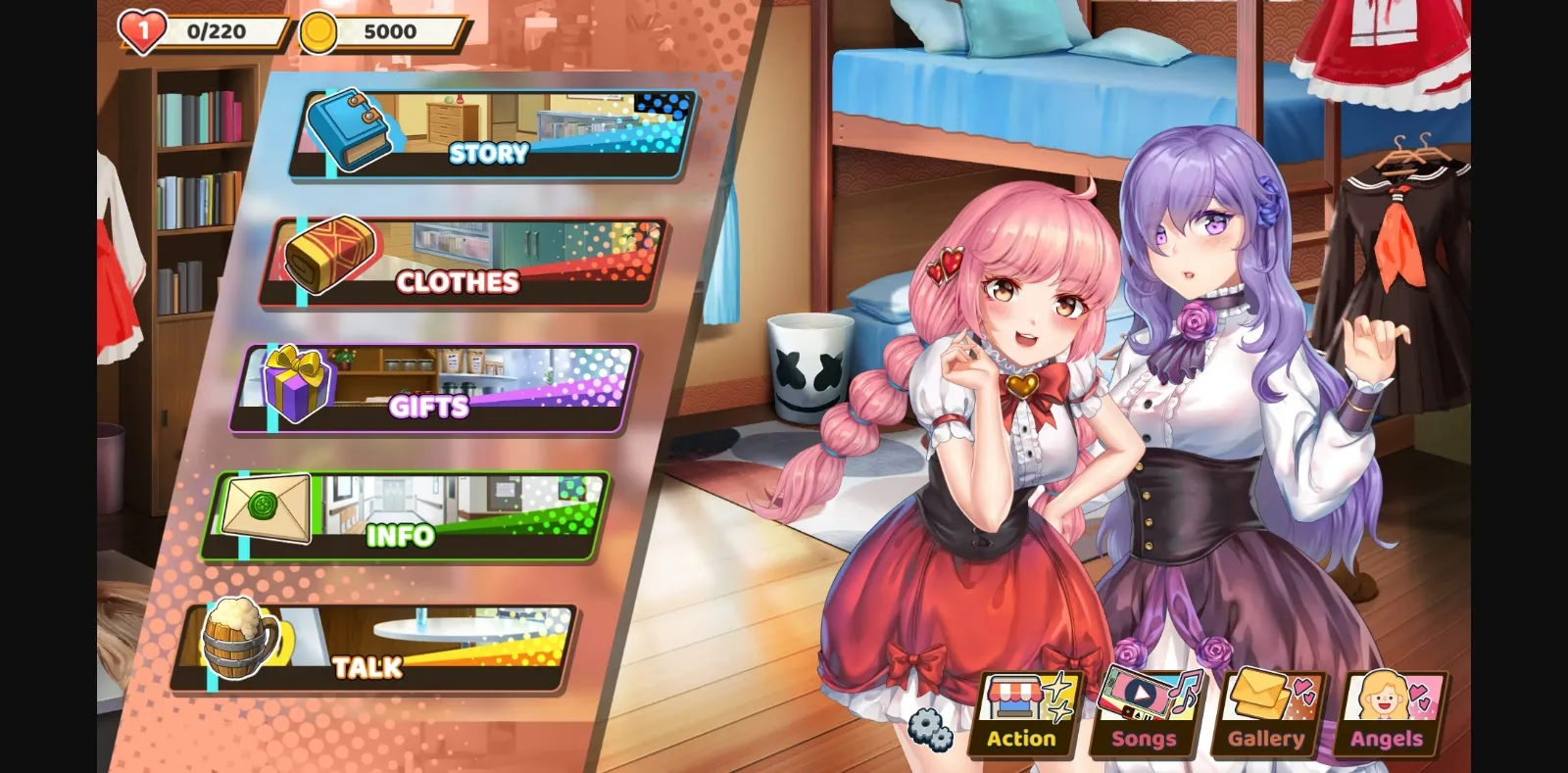Open the settings gears icon

tap(932, 729)
